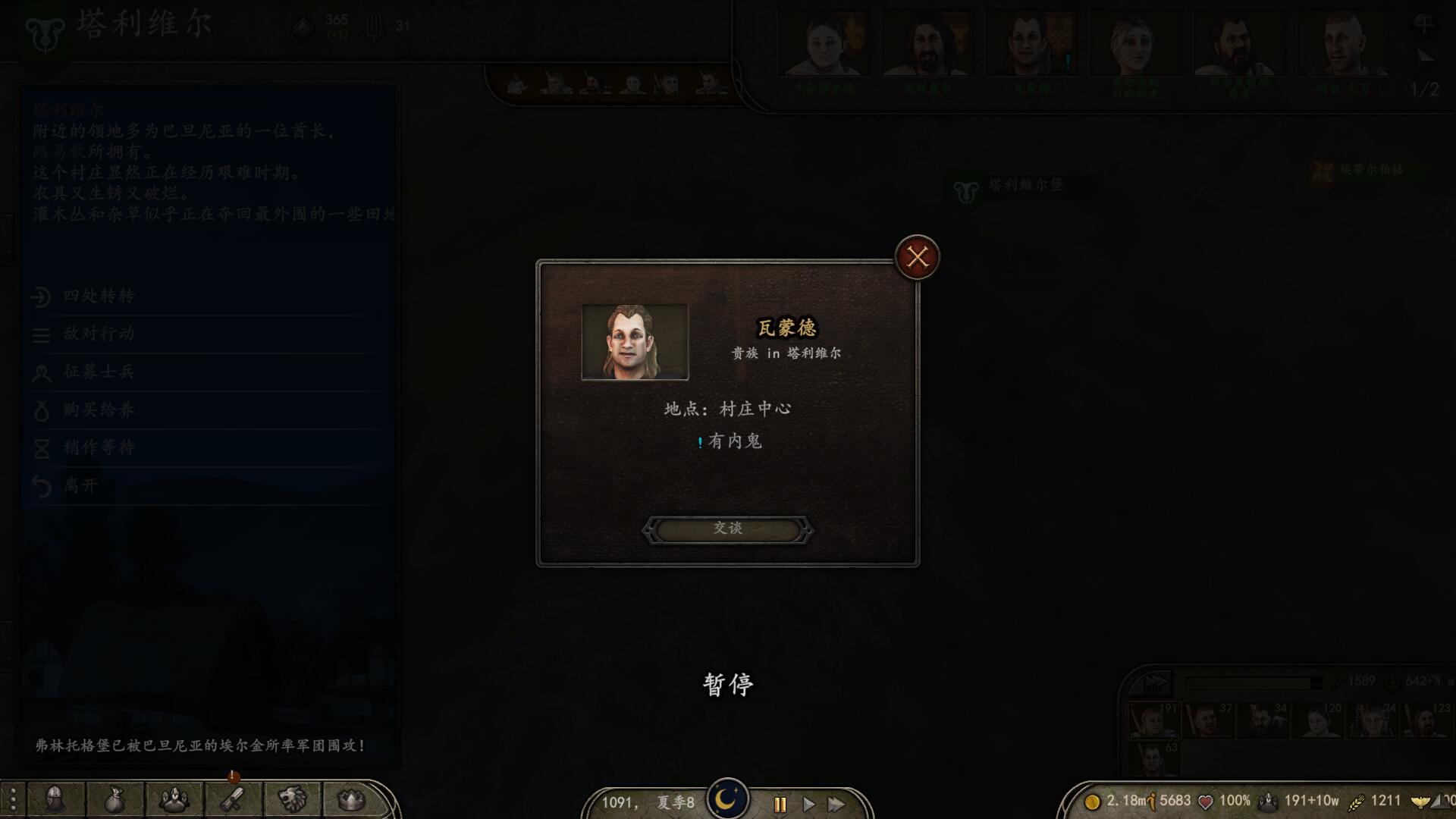Click the party morale heart at 100%

pyautogui.click(x=1207, y=799)
